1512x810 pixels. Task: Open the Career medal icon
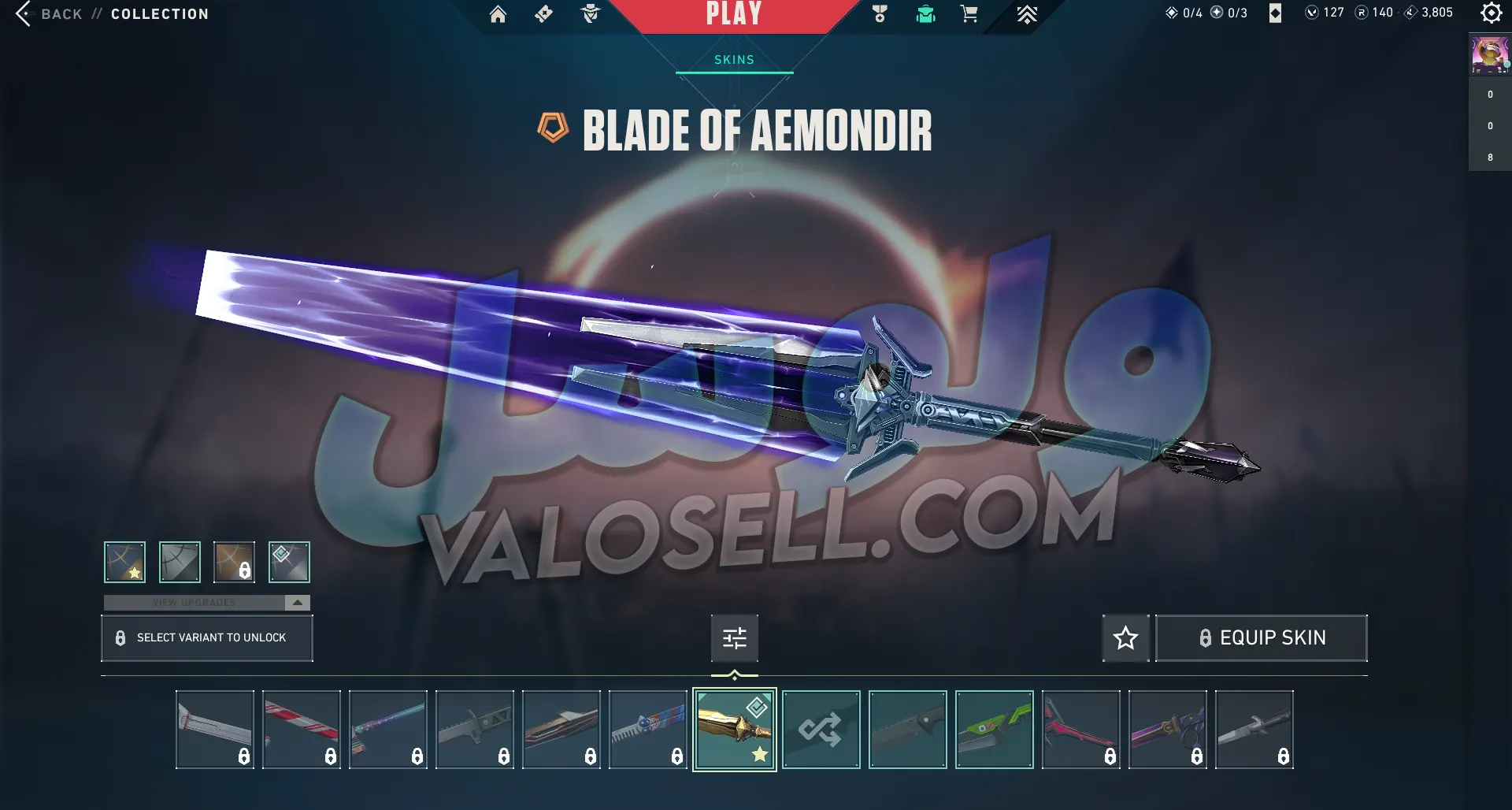[x=880, y=14]
